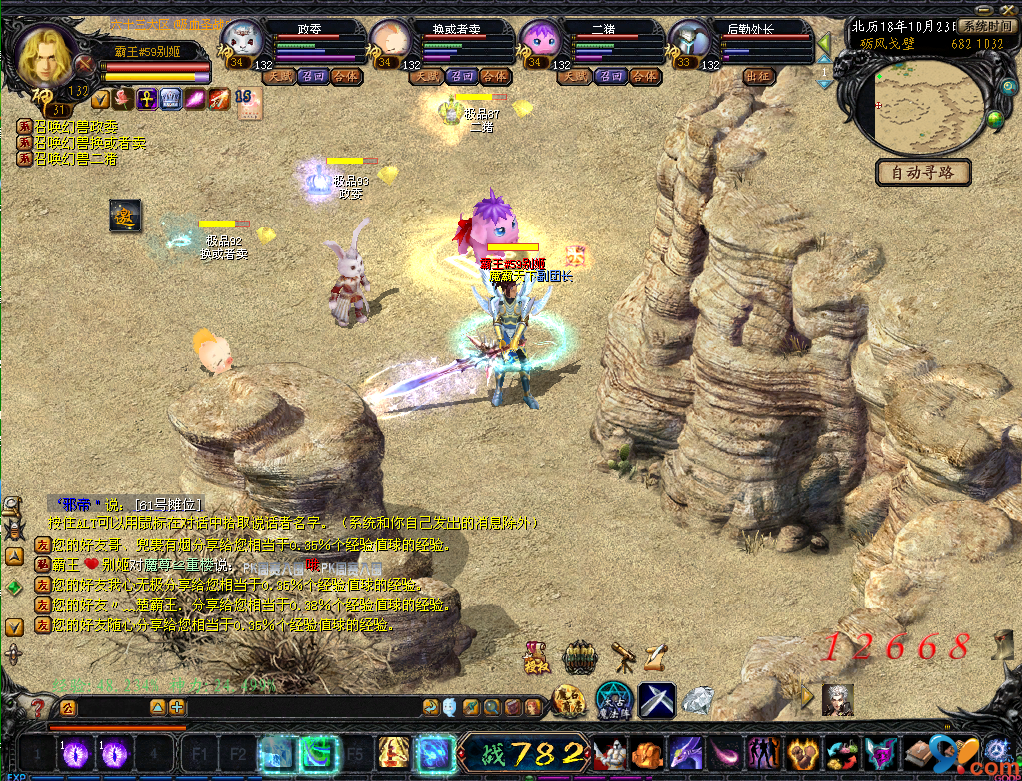Image resolution: width=1022 pixels, height=781 pixels.
Task: Click the 系统时间 system time button
Action: tap(986, 26)
